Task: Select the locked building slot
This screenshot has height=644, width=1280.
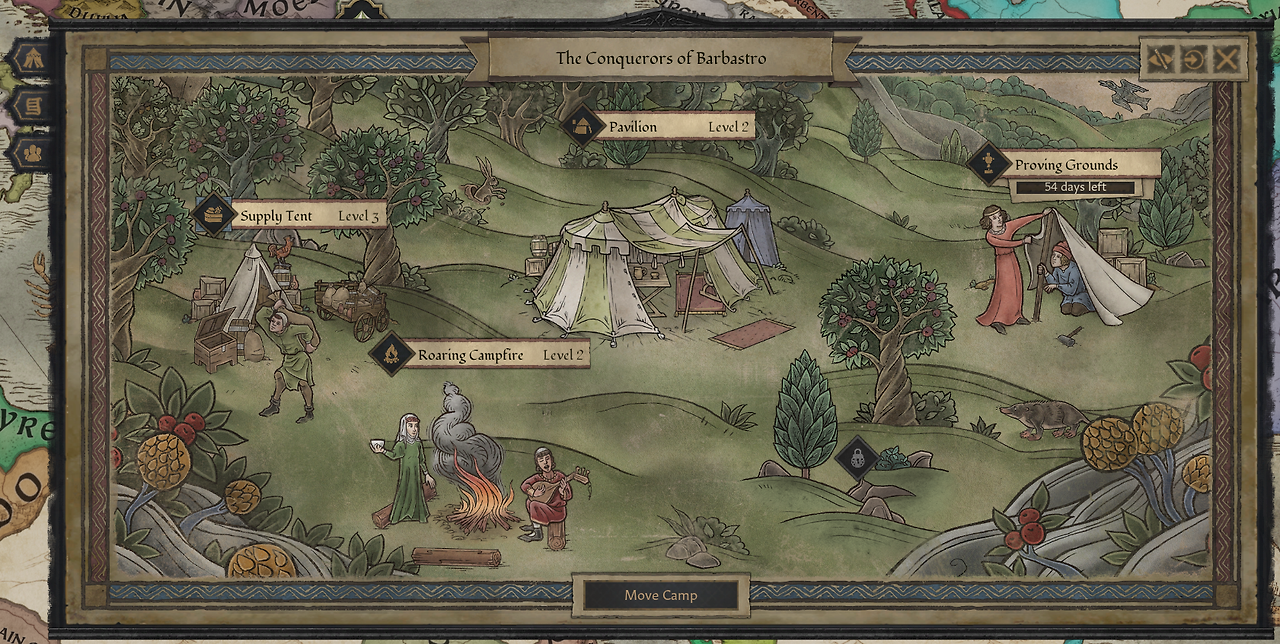Action: coord(857,457)
